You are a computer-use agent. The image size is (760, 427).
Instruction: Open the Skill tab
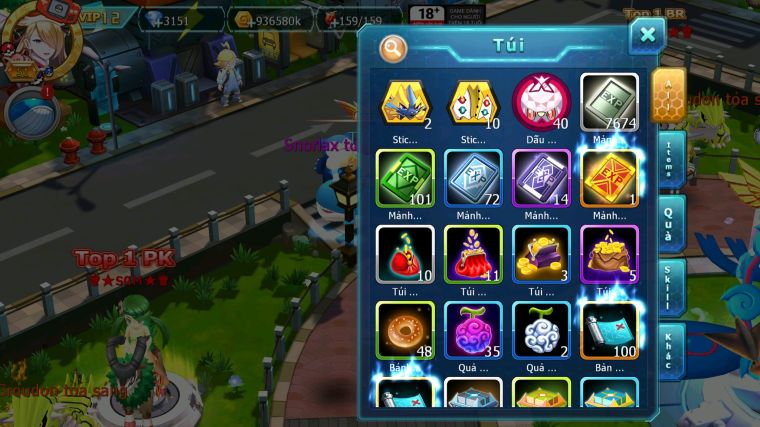tap(669, 287)
